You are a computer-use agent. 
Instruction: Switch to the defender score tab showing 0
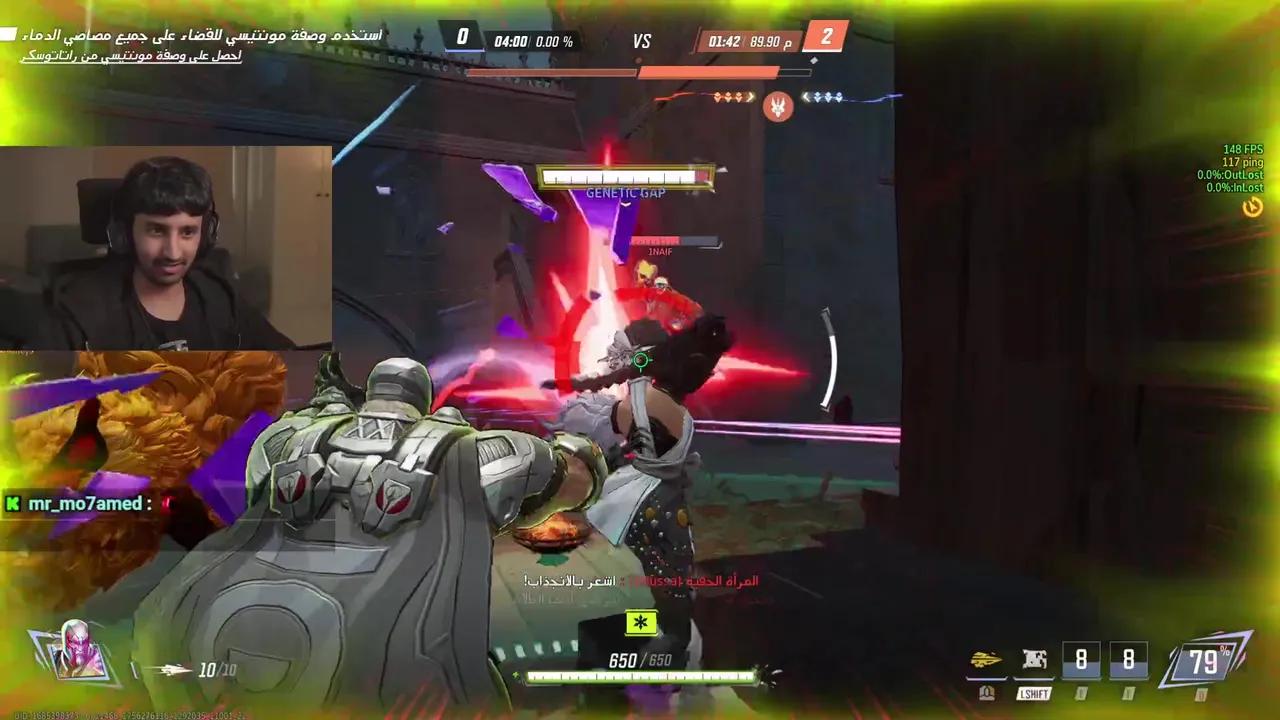461,36
